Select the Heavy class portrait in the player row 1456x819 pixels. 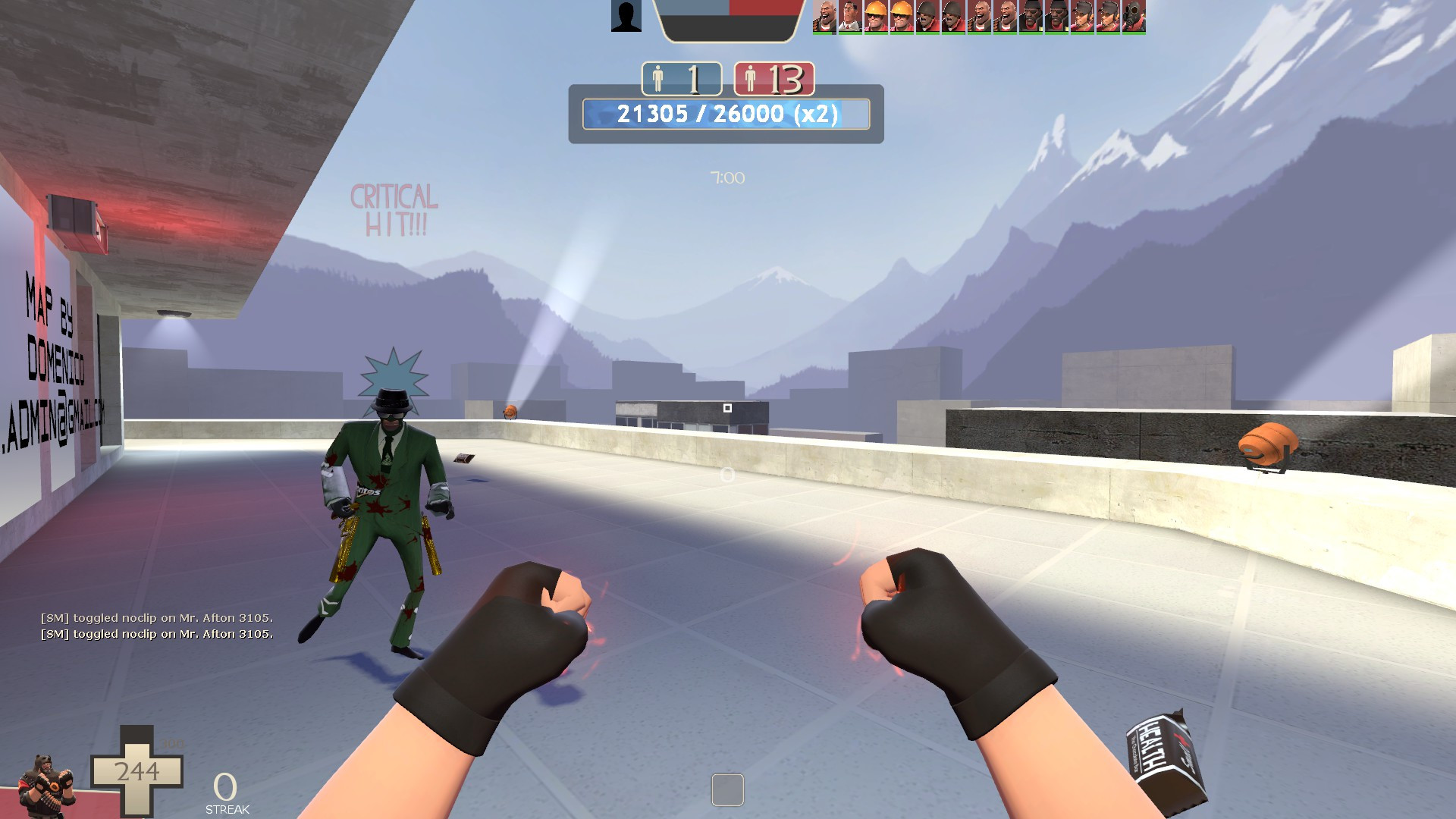click(x=827, y=17)
